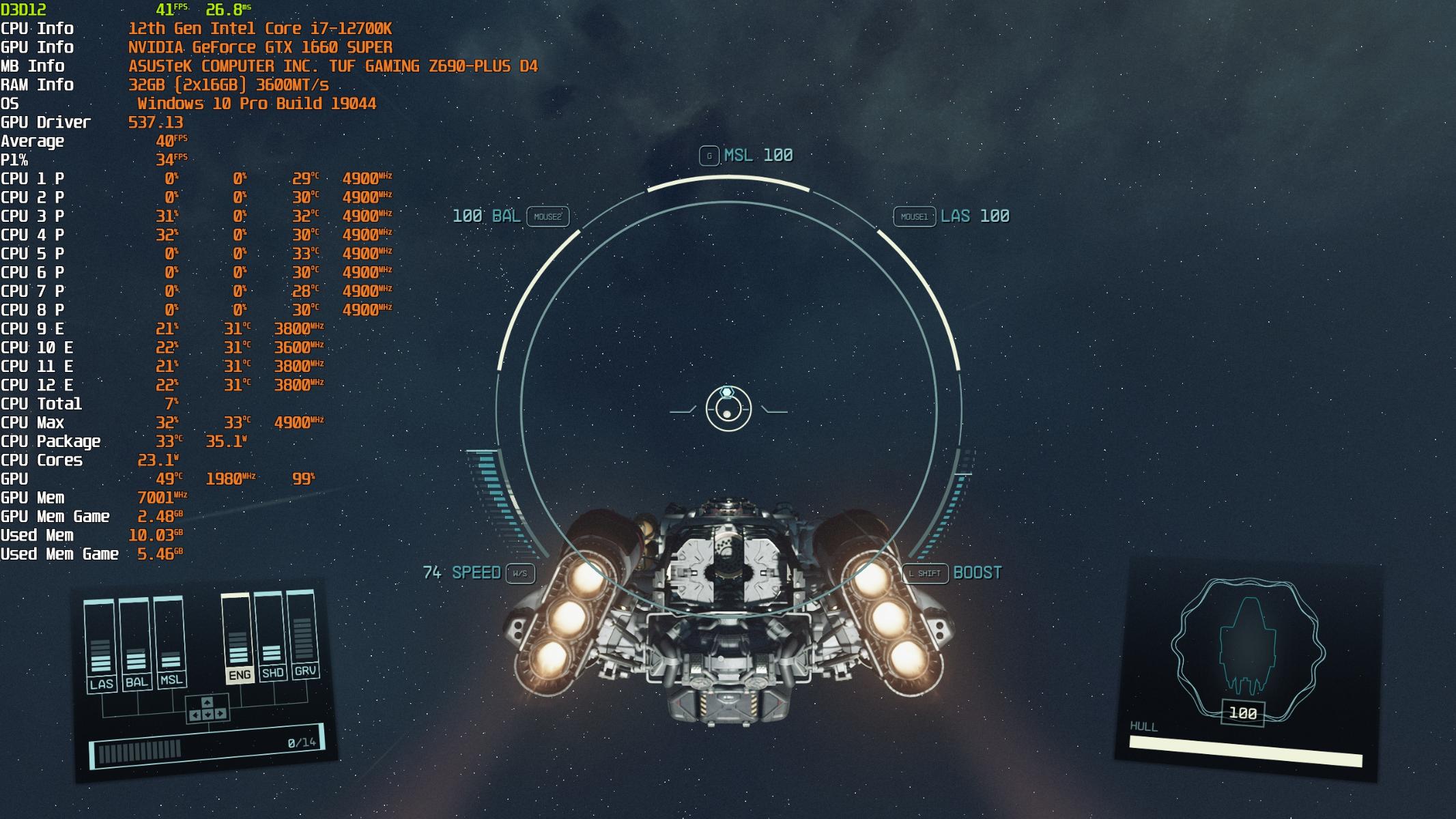Screen dimensions: 1456x819
Task: Click the ship shield status diagram
Action: pos(1247,648)
